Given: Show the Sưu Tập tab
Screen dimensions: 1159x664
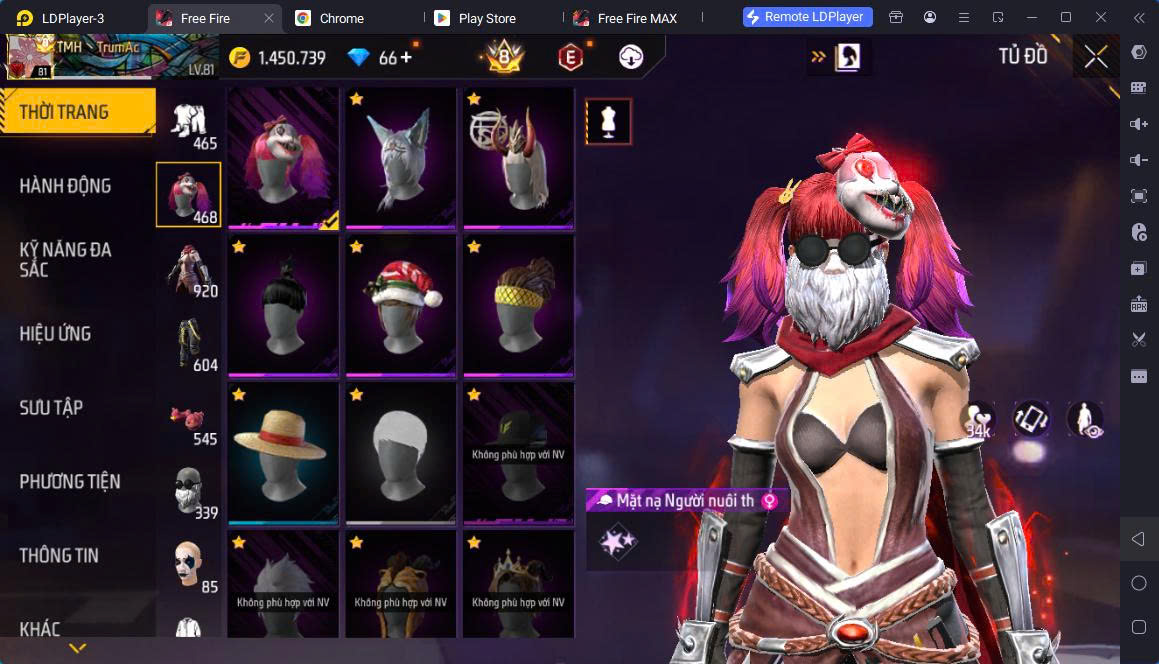Looking at the screenshot, I should pos(52,408).
